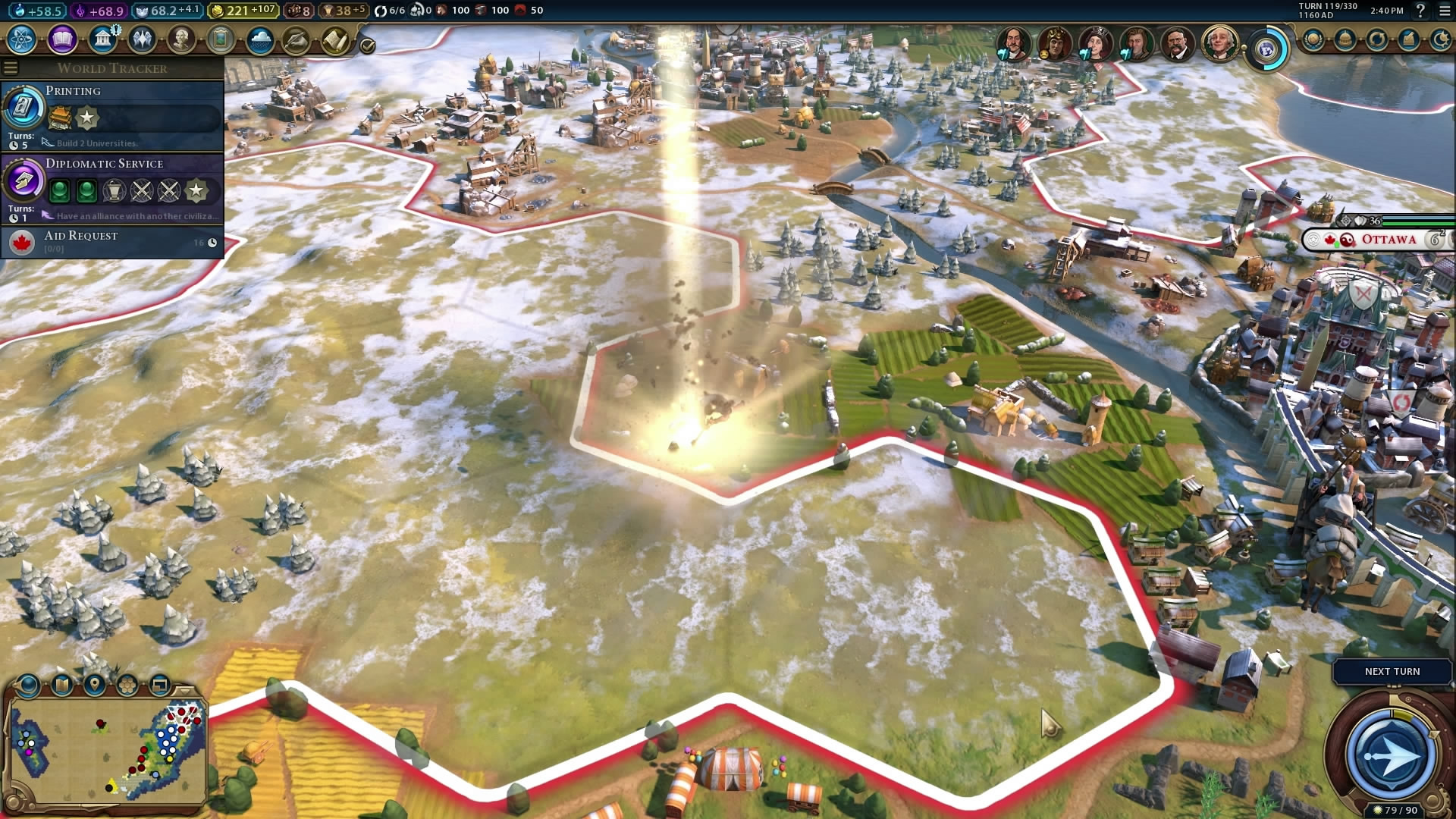
Task: Click the minimap
Action: 108,749
